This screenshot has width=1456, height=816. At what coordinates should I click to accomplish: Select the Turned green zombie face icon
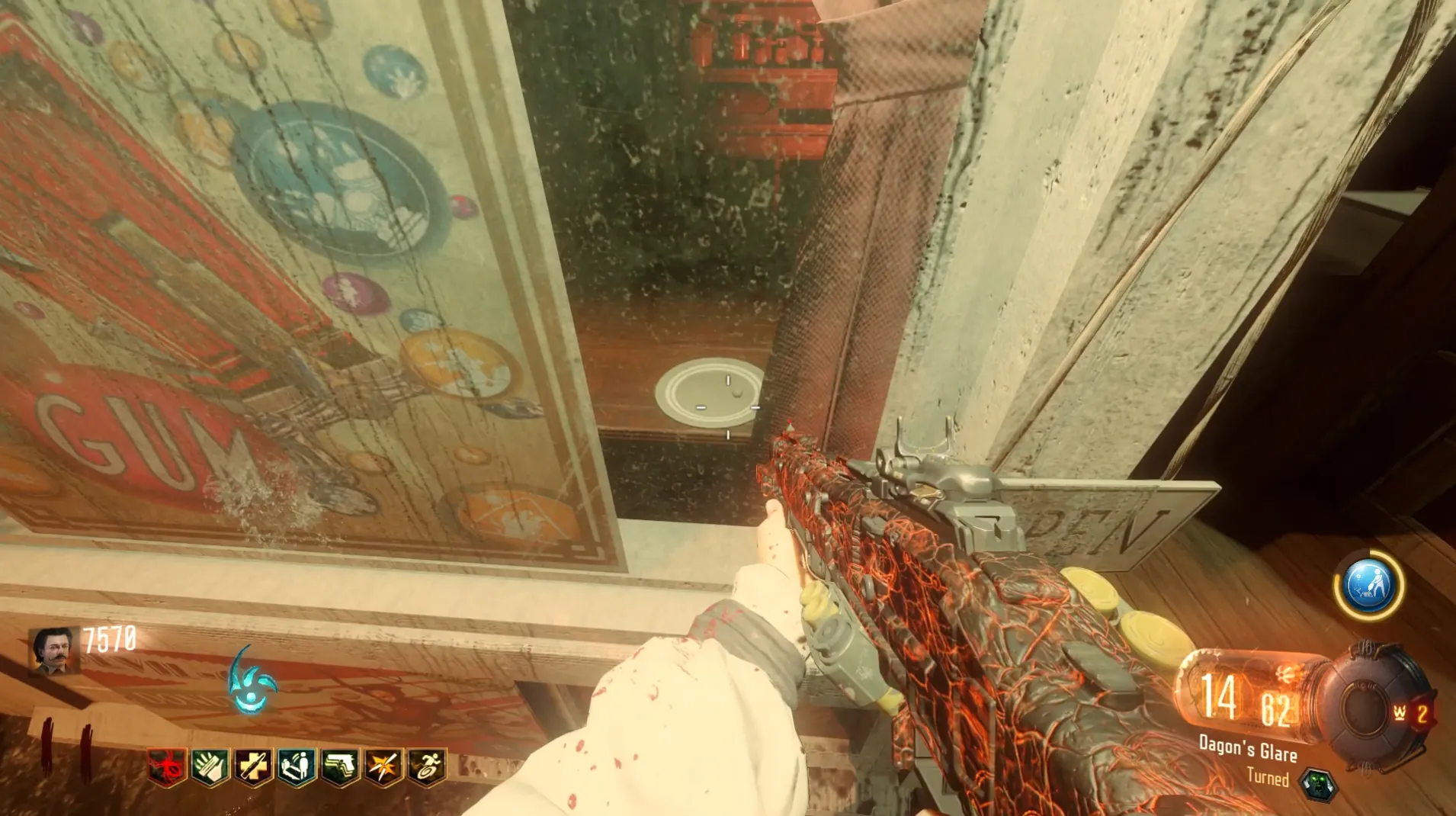pos(1318,784)
